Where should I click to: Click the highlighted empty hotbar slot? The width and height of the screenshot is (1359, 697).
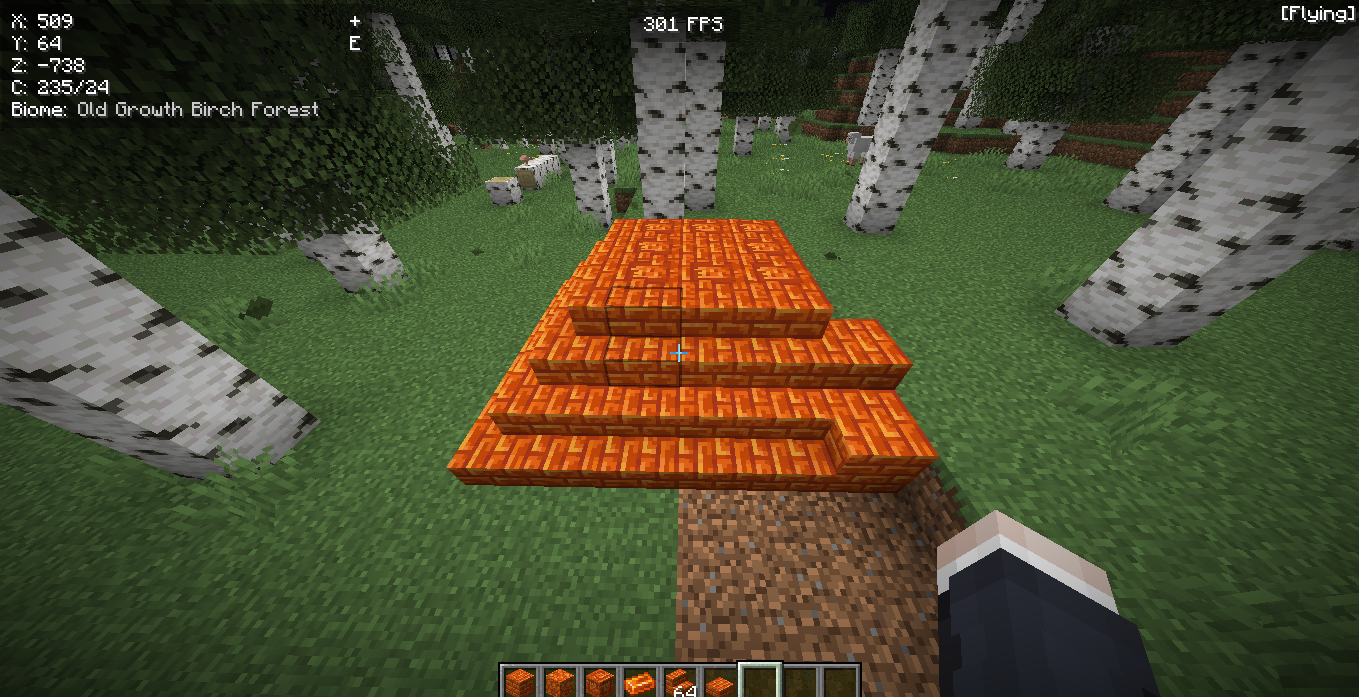coord(759,684)
